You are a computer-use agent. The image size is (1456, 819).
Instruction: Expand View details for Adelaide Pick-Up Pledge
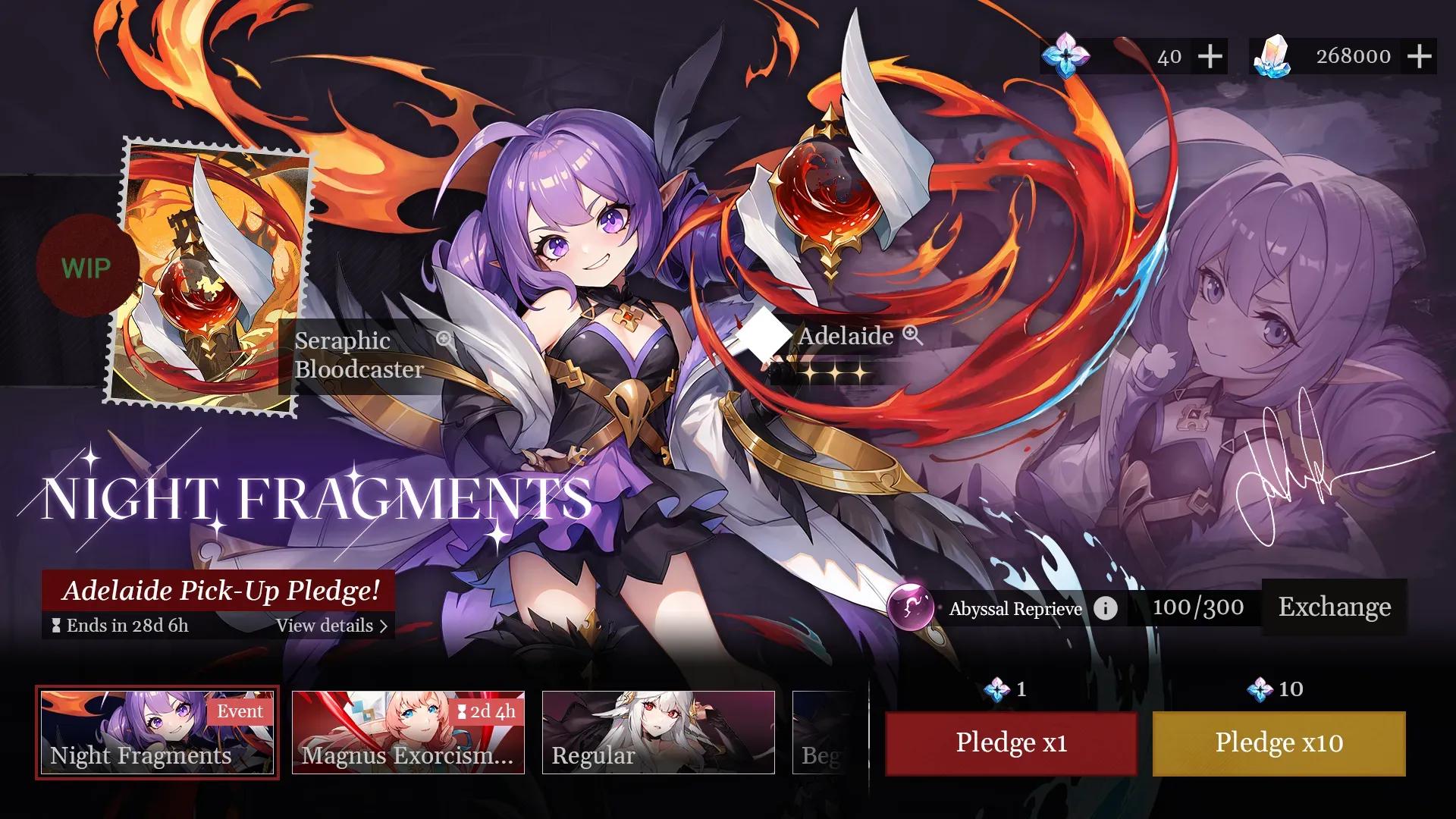point(331,626)
